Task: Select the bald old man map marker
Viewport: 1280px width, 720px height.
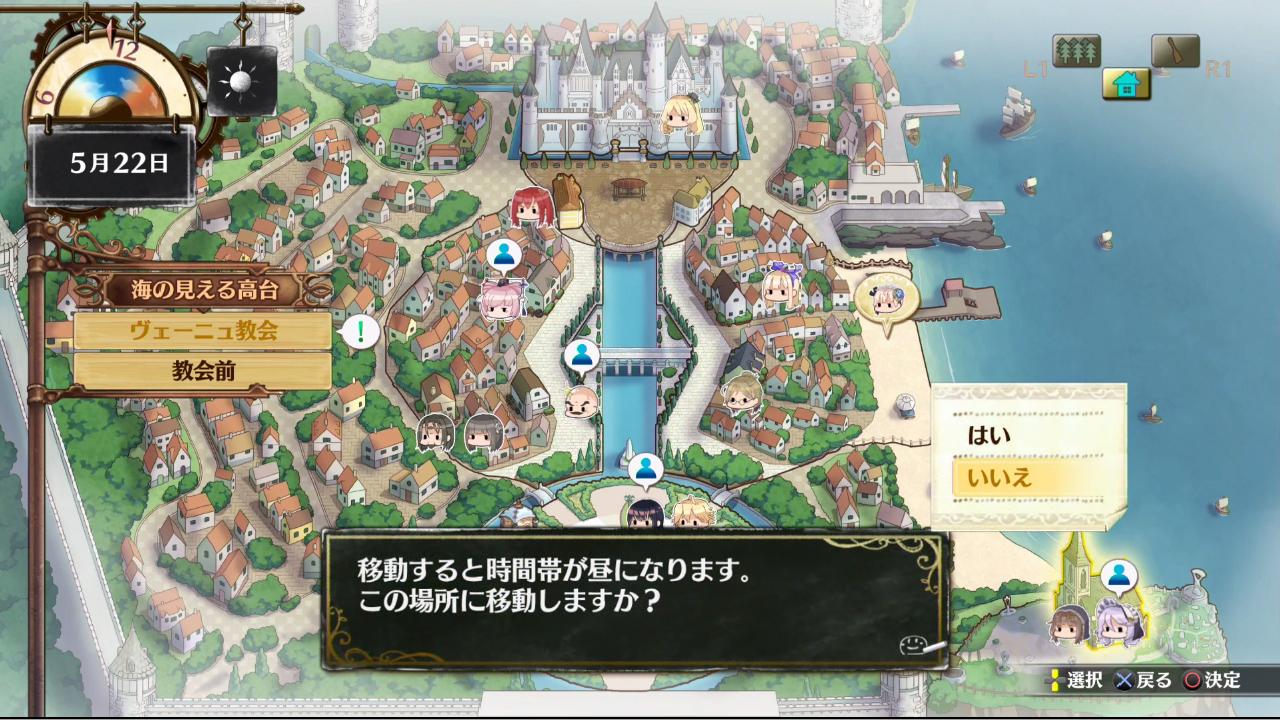Action: pyautogui.click(x=582, y=402)
